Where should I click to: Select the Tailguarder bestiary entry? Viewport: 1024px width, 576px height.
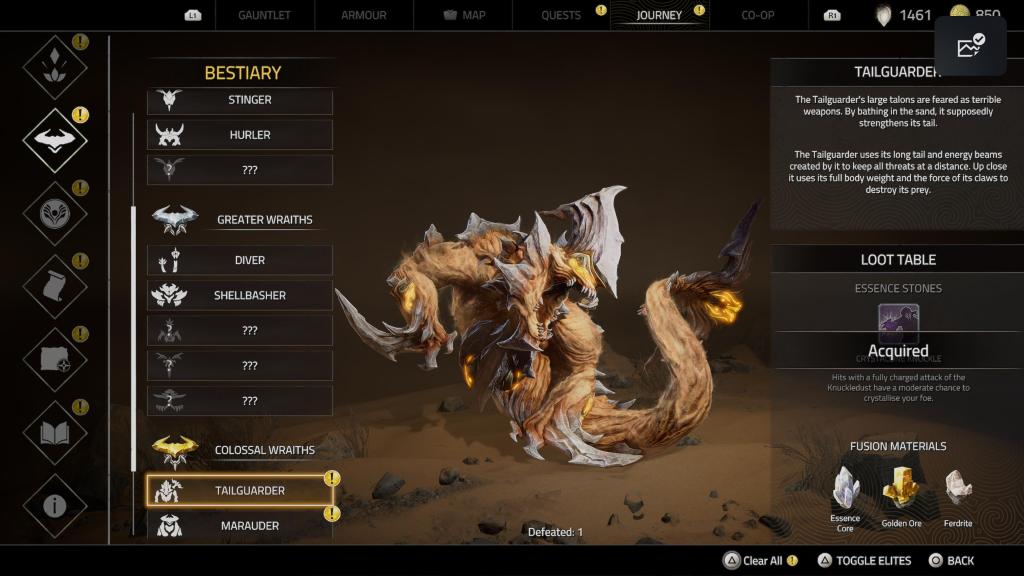click(240, 490)
